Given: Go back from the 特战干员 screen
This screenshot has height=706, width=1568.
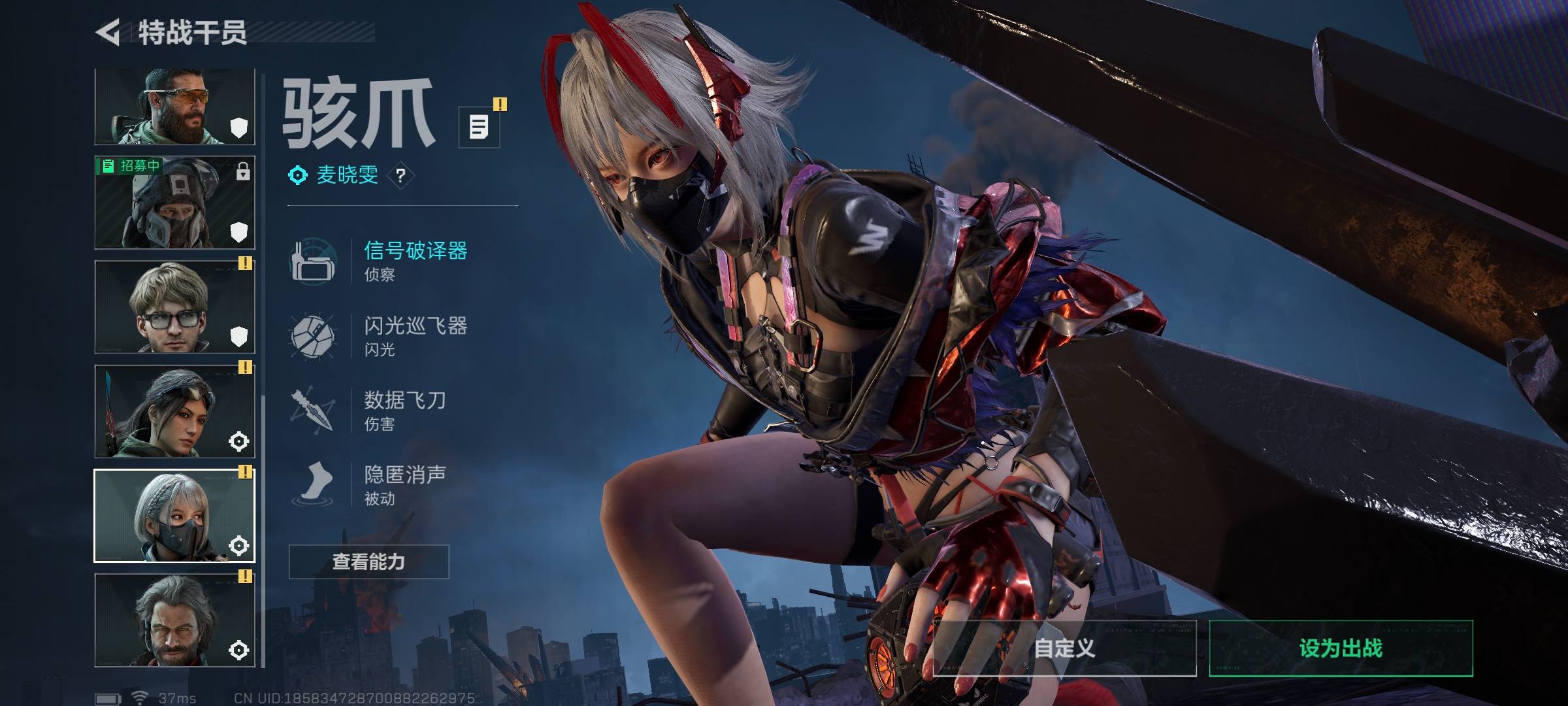Looking at the screenshot, I should click(x=108, y=33).
